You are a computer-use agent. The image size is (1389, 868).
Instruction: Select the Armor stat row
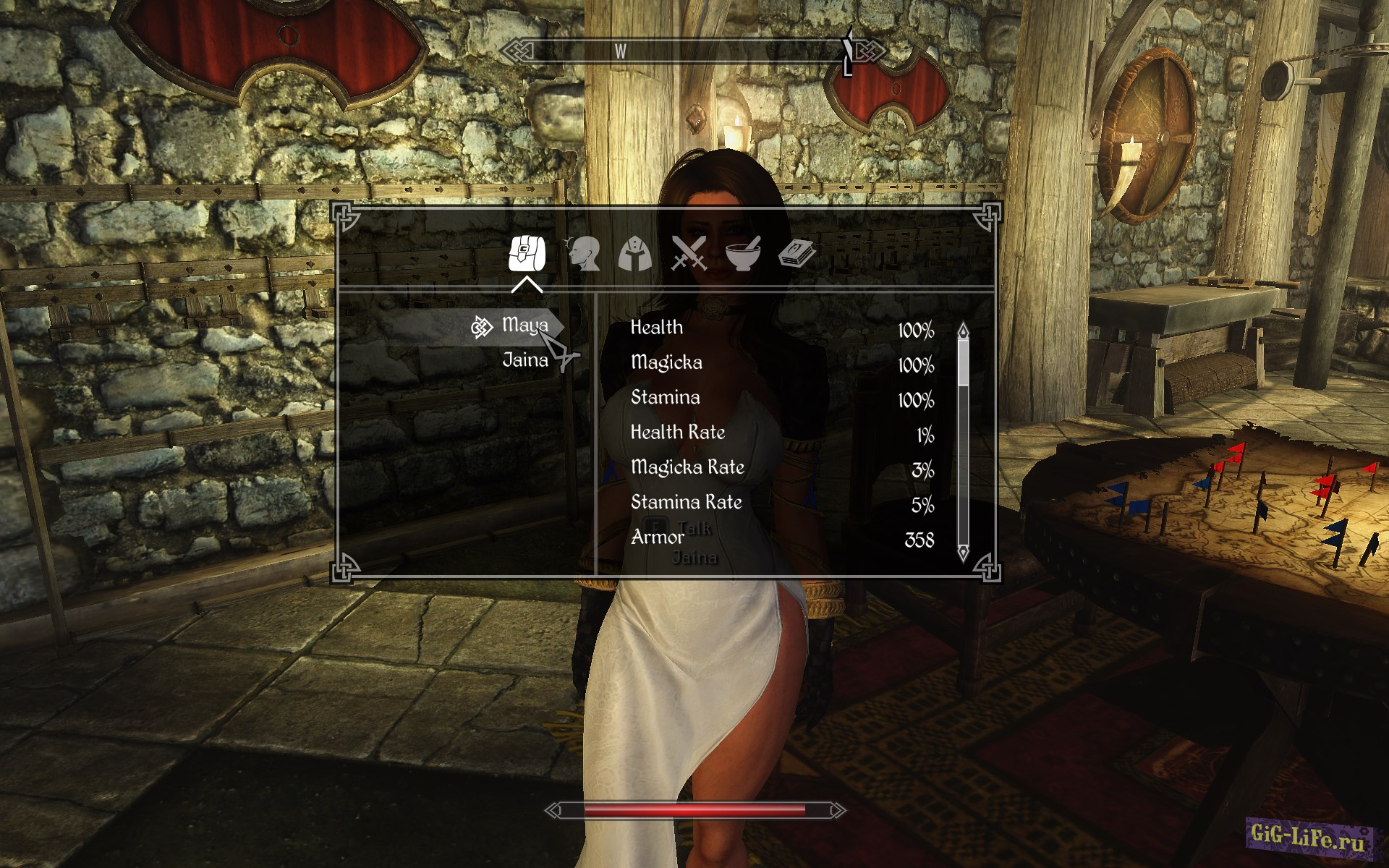point(781,538)
